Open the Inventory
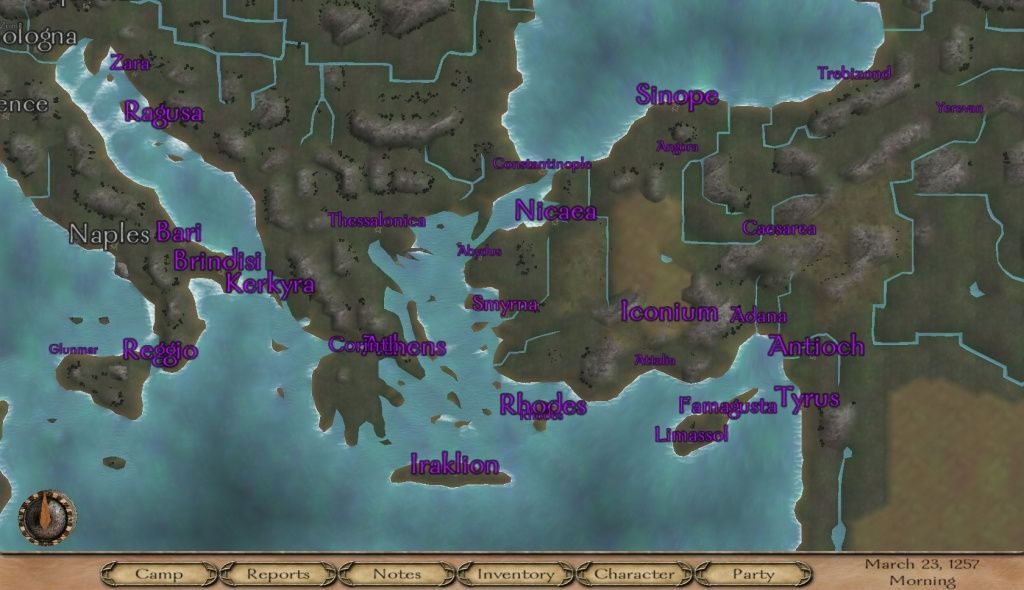 pos(515,574)
